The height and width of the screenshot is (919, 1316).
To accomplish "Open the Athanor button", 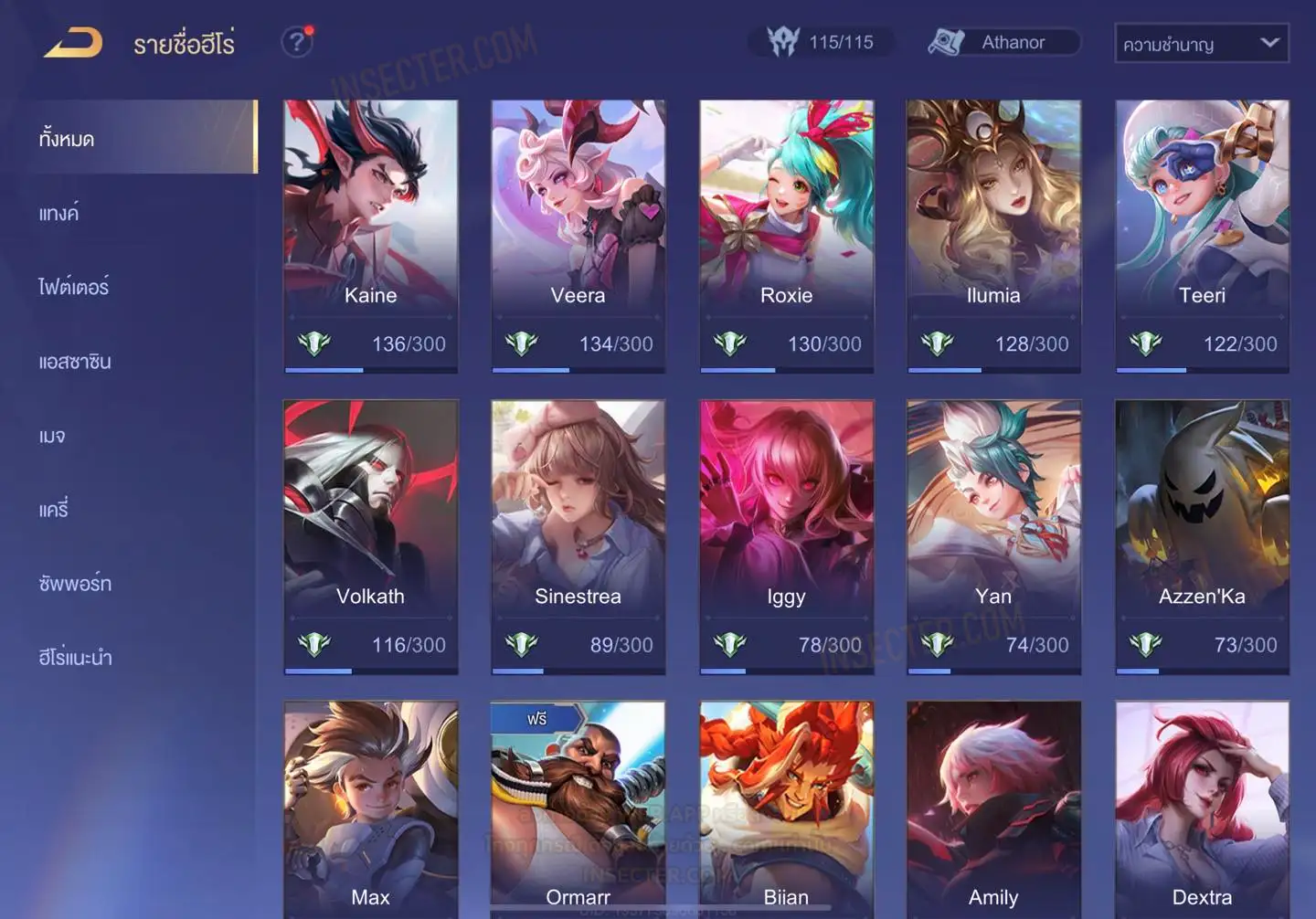I will pos(1003,42).
